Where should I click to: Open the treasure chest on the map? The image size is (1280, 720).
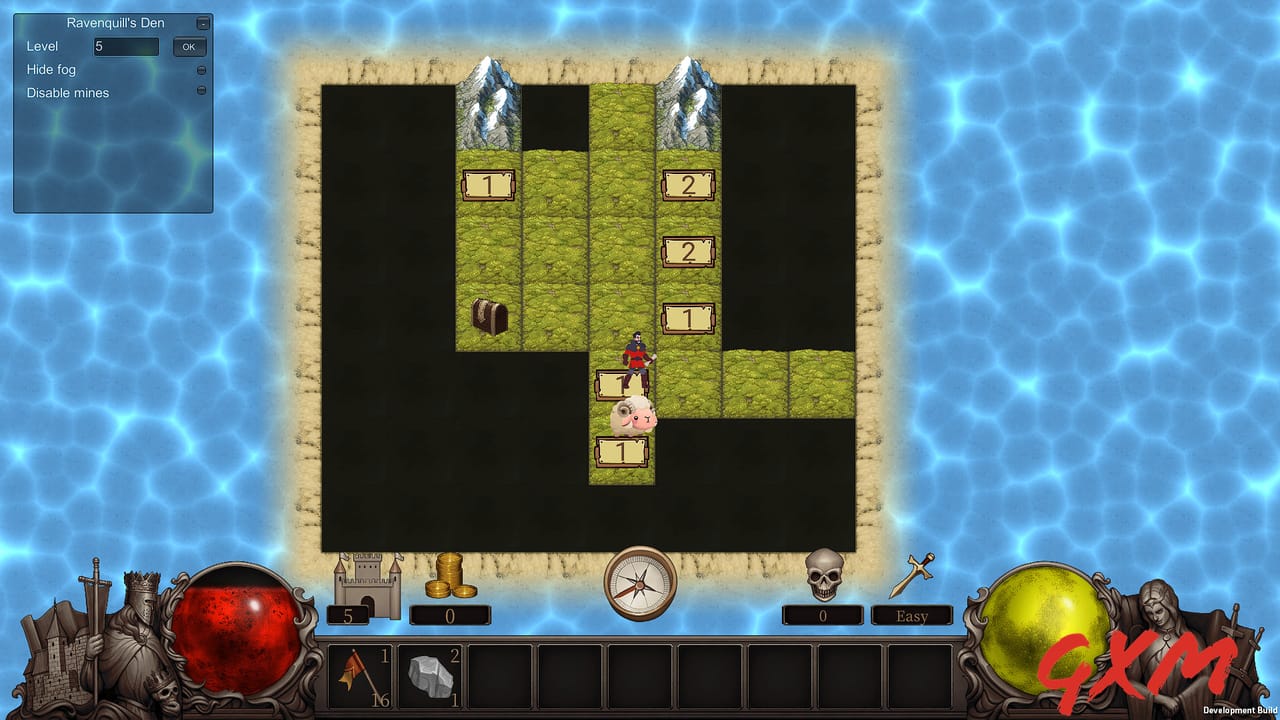[489, 318]
